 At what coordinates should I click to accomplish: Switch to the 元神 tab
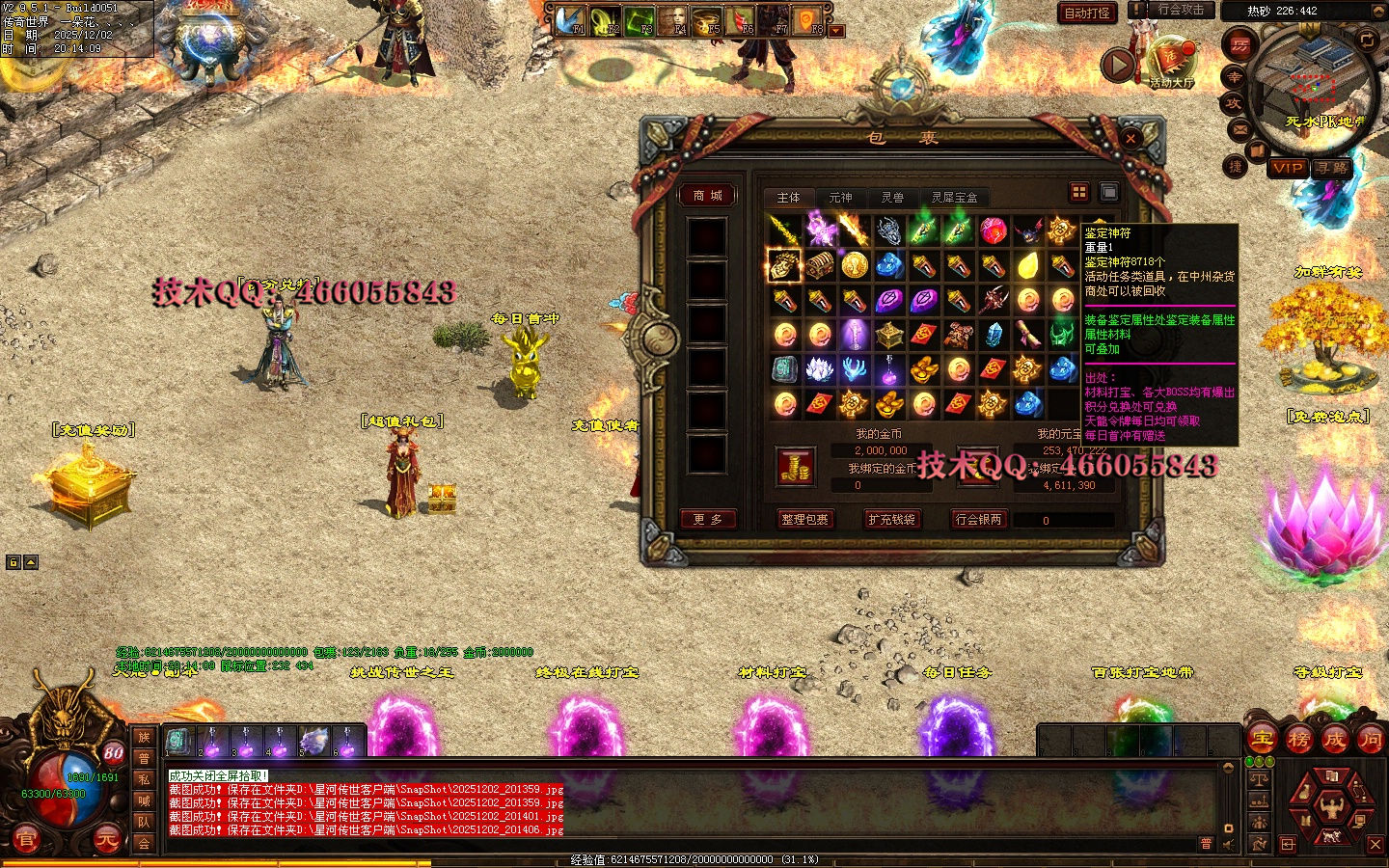(840, 198)
